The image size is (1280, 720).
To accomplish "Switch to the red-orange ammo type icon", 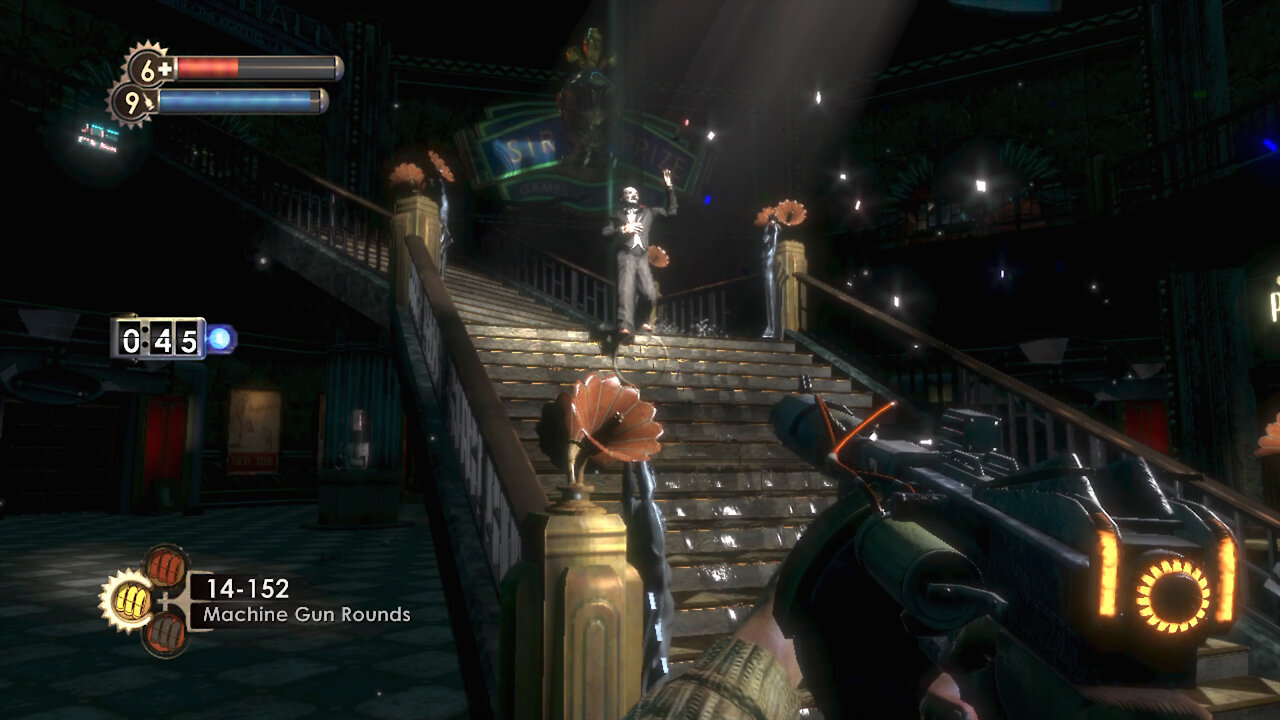I will pos(165,566).
